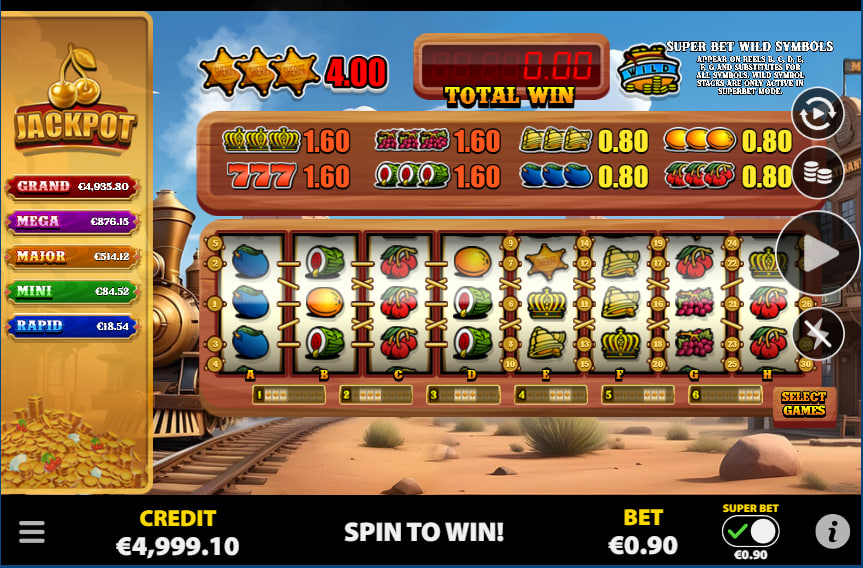Open the hamburger menu
The image size is (863, 568).
tap(32, 531)
